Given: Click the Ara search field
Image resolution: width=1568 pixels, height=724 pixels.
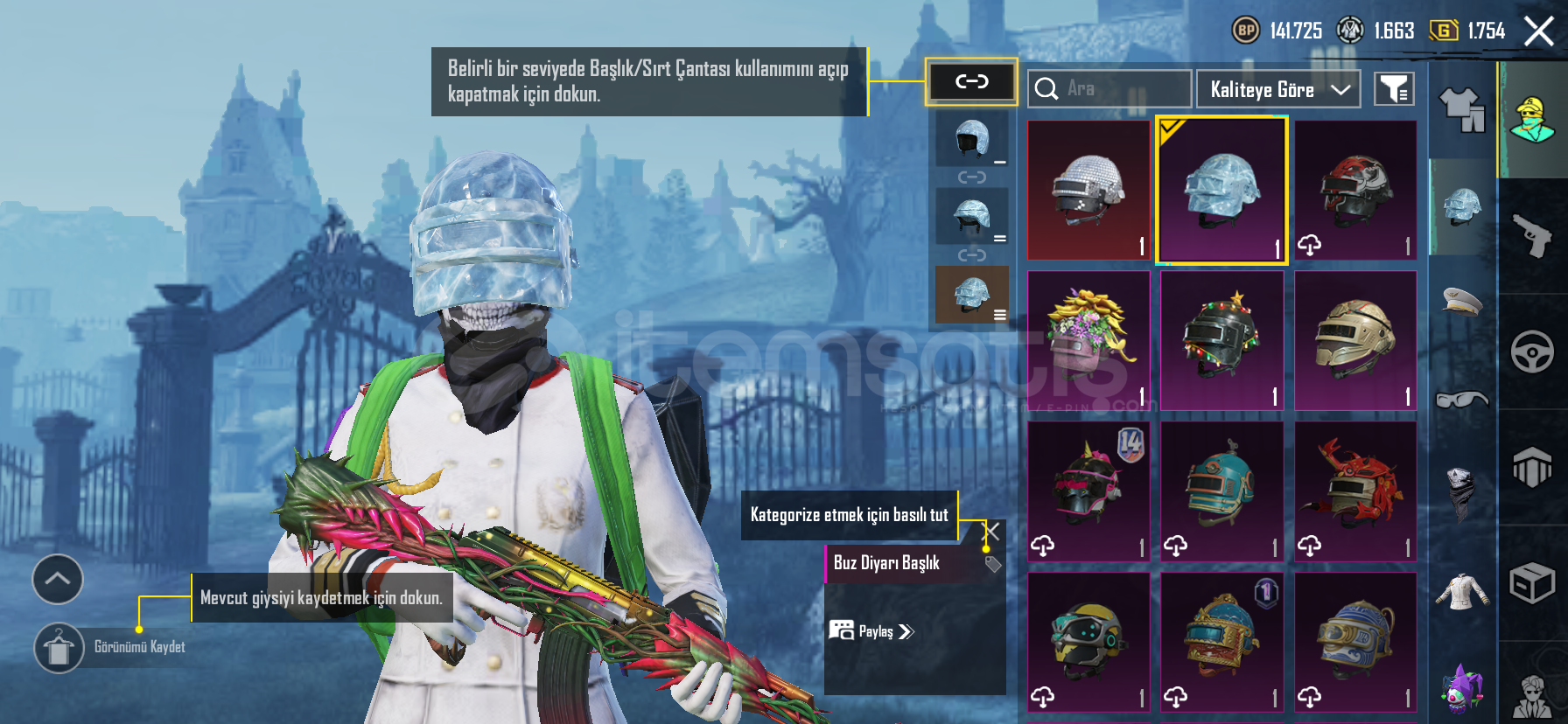Looking at the screenshot, I should coord(1109,89).
